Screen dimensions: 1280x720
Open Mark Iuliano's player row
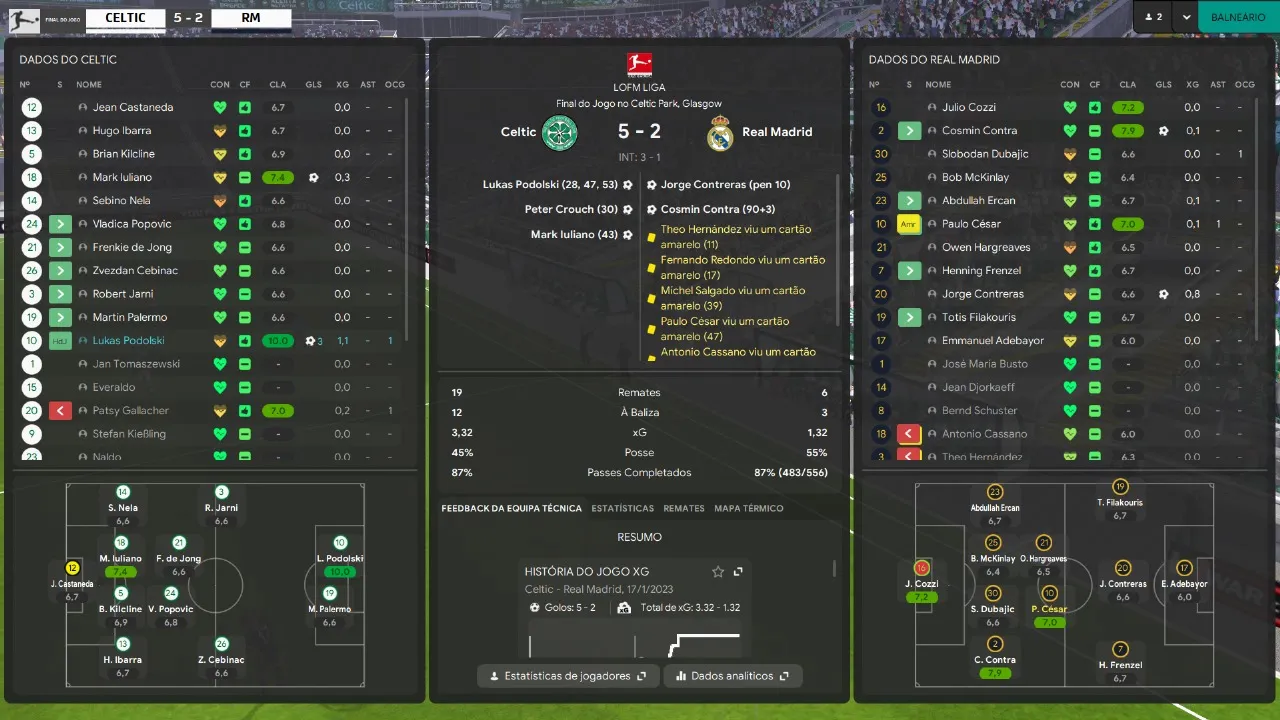pyautogui.click(x=122, y=177)
